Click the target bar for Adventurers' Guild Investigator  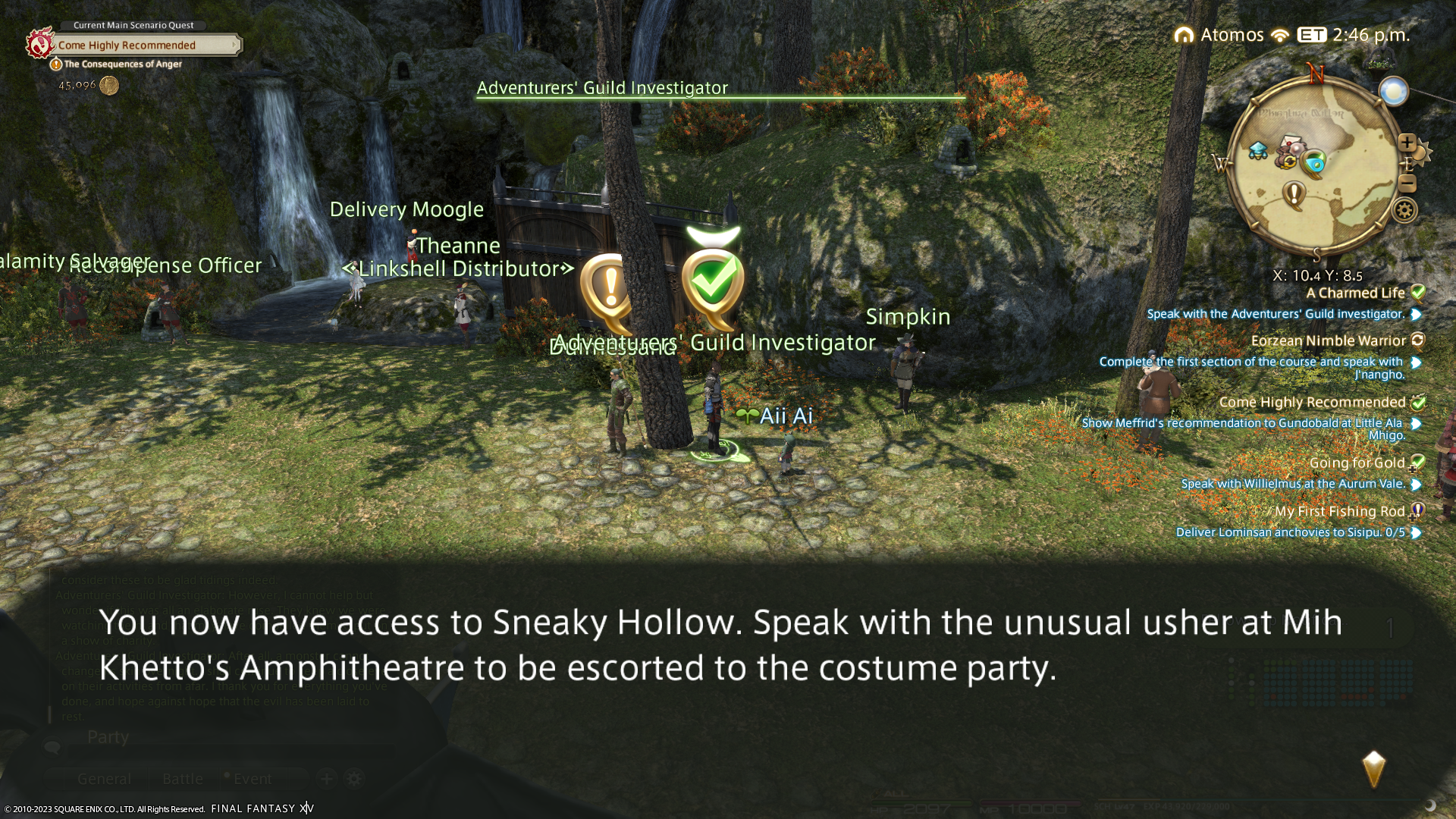point(720,90)
